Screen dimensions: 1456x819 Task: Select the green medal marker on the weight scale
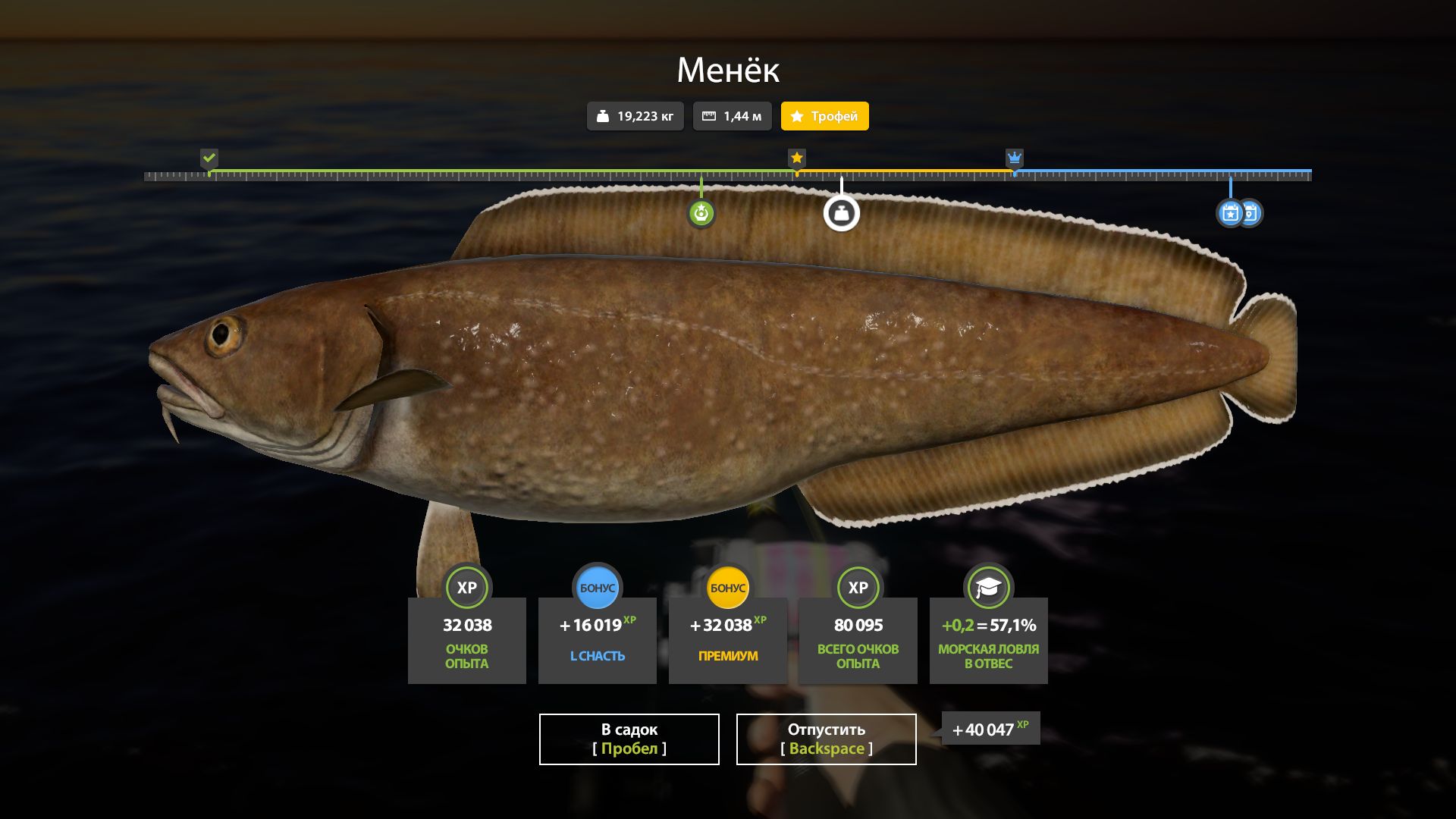click(701, 213)
